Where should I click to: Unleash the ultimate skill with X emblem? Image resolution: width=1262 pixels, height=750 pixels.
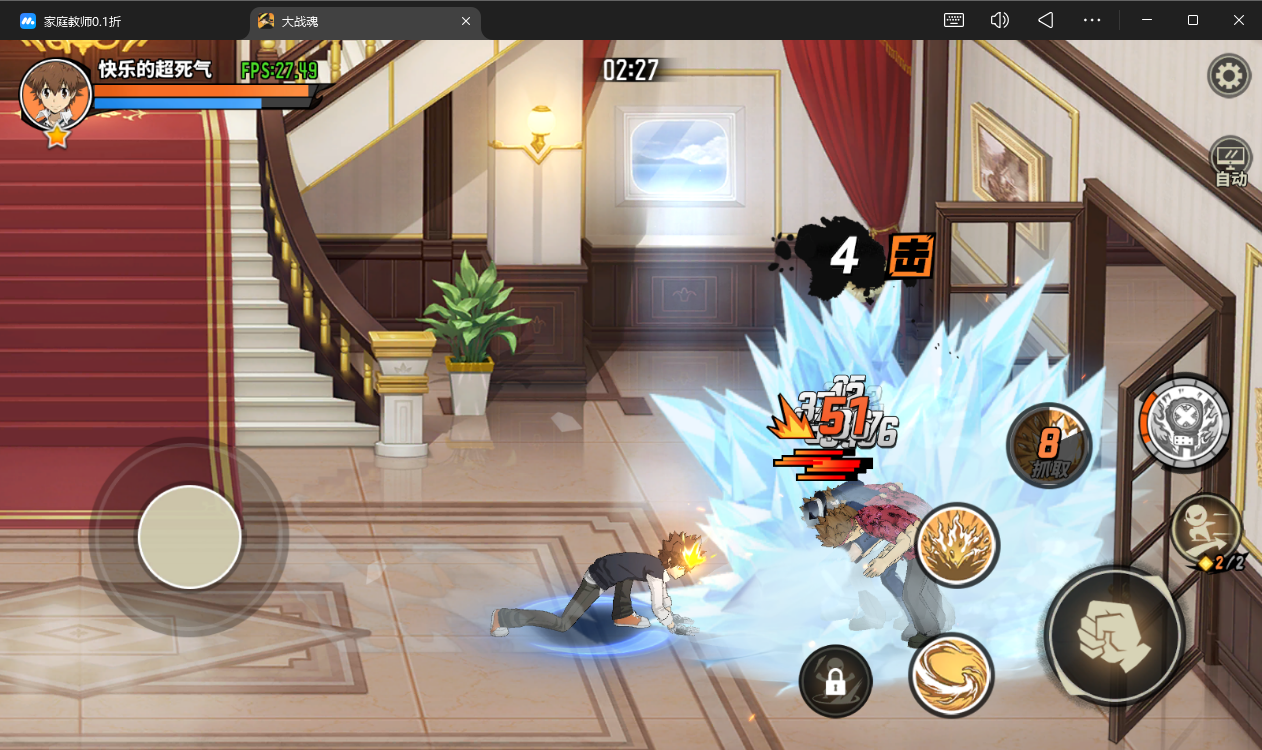(x=1186, y=422)
